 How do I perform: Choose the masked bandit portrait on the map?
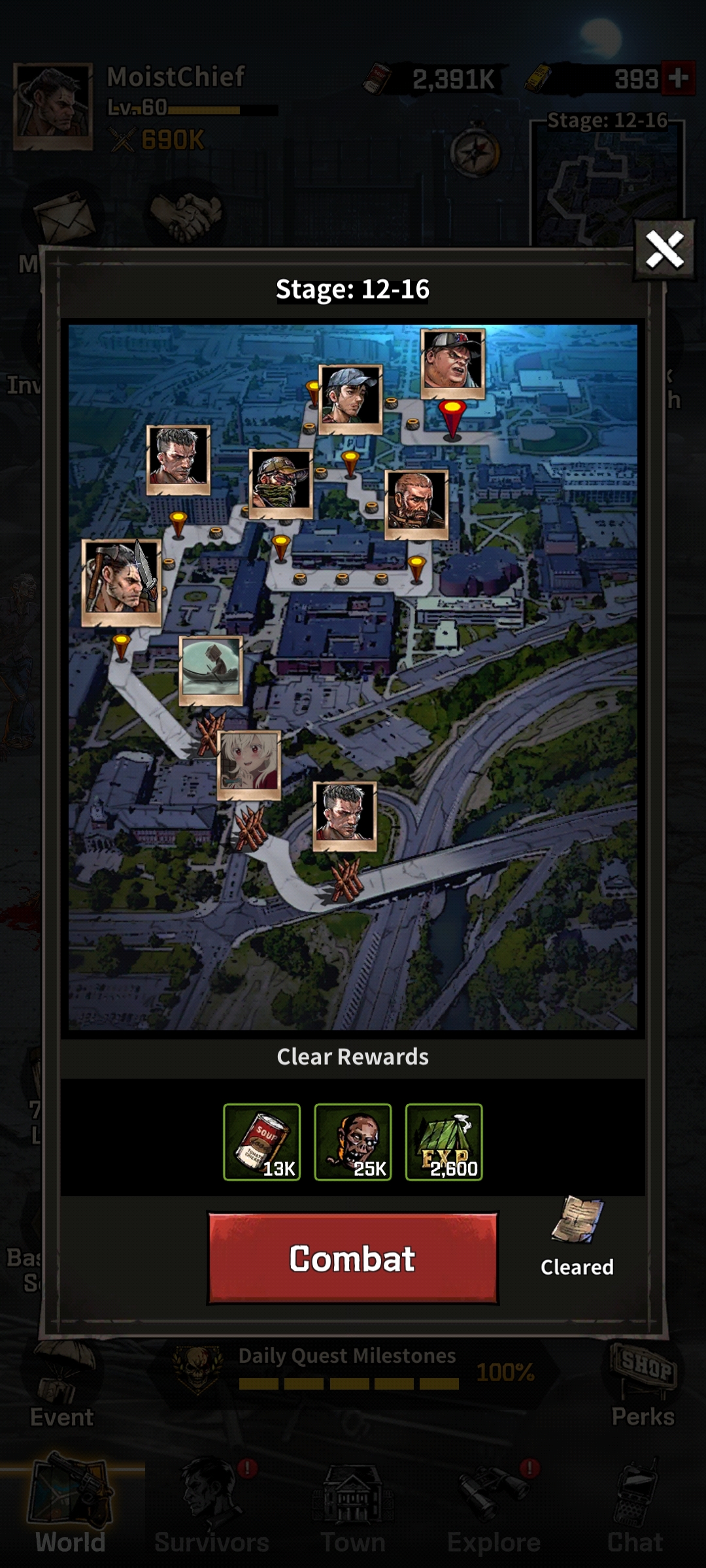(x=281, y=482)
